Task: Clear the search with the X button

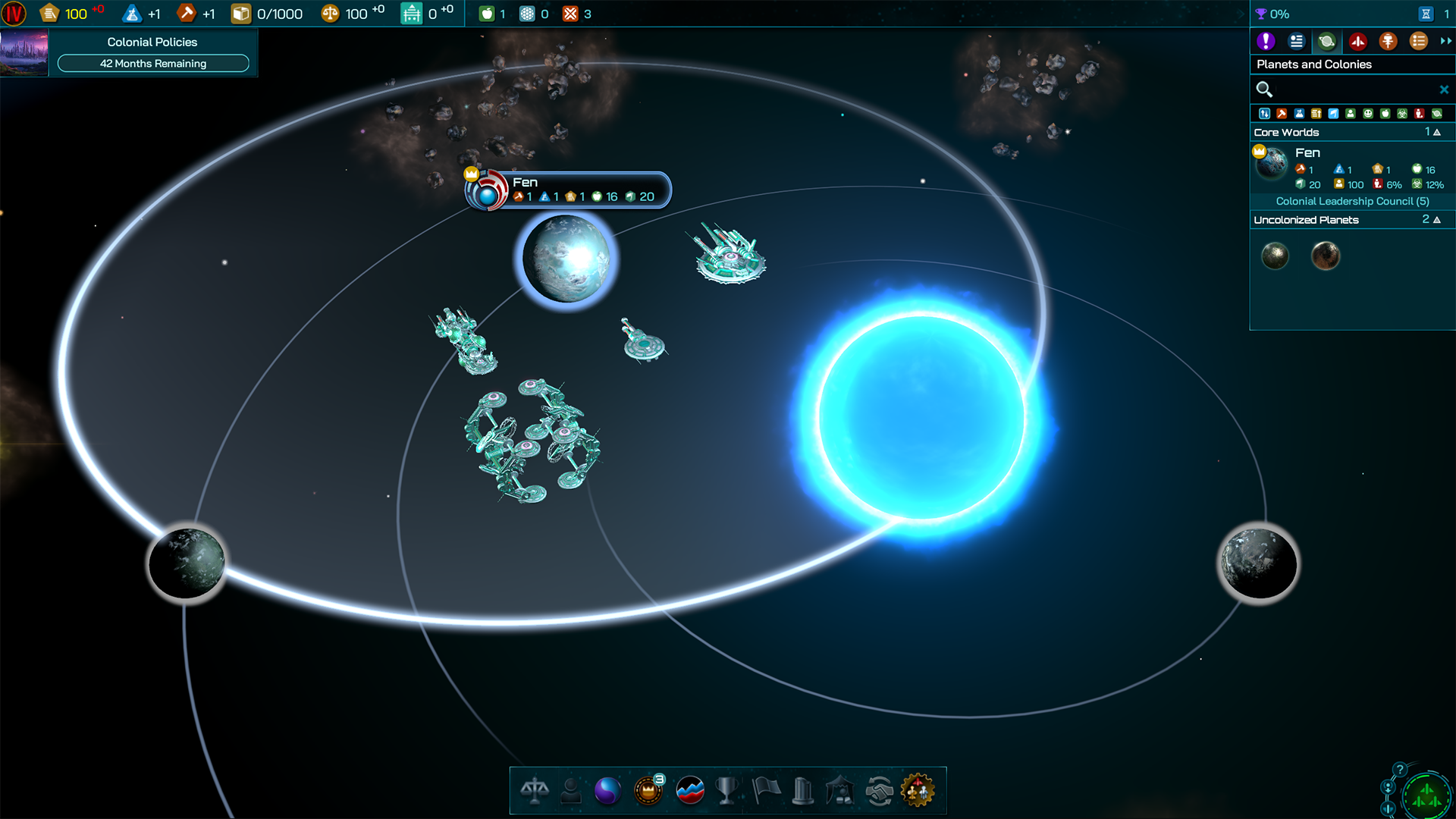Action: tap(1444, 89)
